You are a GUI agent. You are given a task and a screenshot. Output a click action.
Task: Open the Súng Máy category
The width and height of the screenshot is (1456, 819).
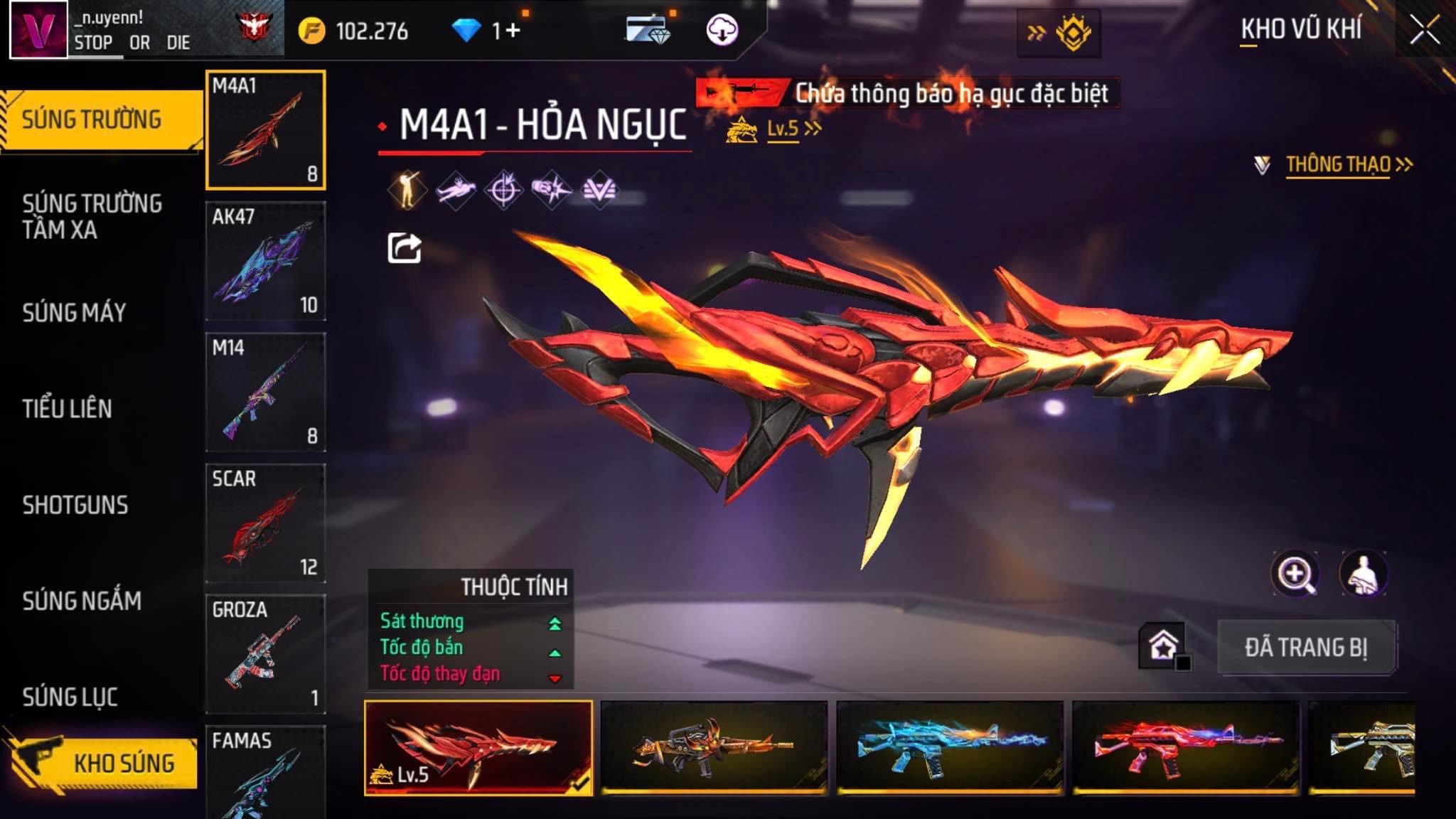point(74,313)
